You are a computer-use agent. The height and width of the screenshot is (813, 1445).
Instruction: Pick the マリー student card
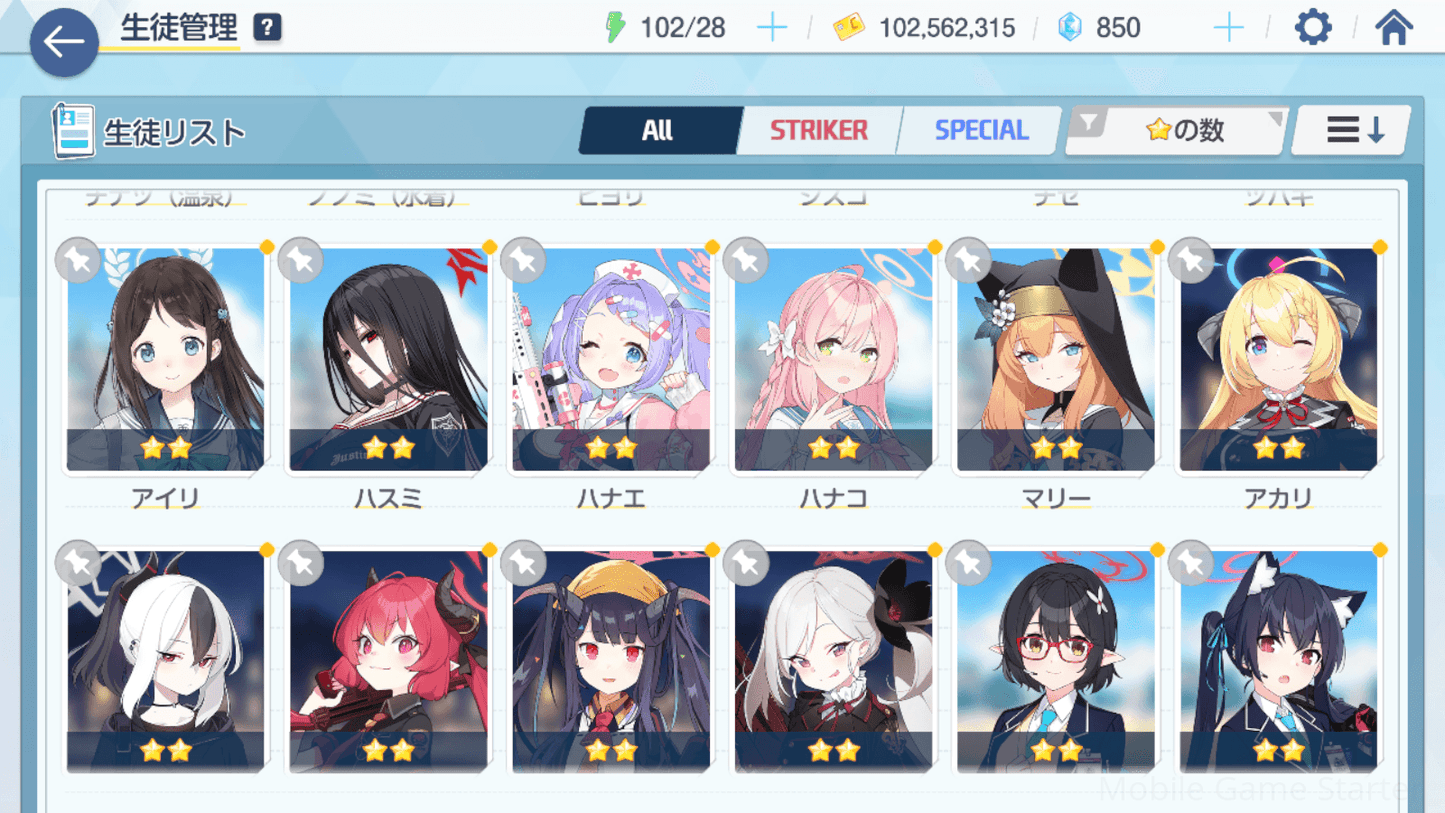click(x=1056, y=360)
